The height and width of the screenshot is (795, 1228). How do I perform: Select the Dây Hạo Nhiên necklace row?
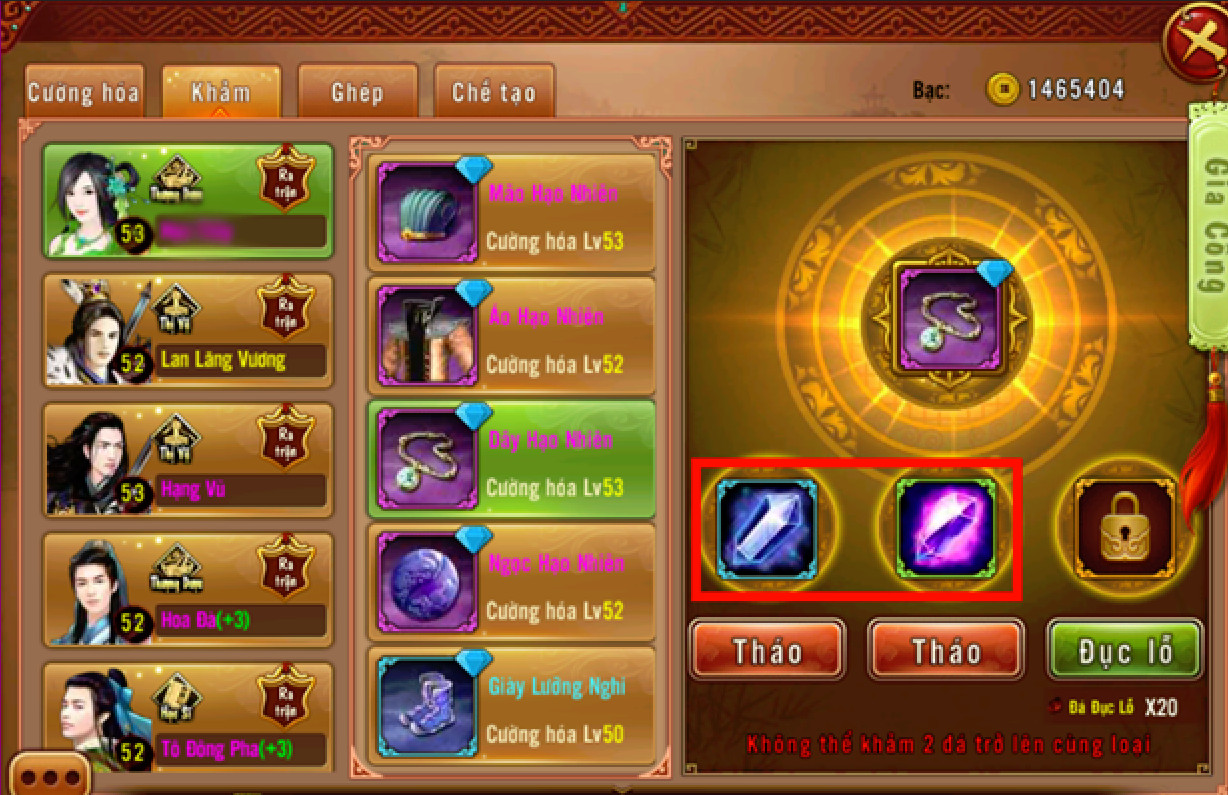[512, 460]
